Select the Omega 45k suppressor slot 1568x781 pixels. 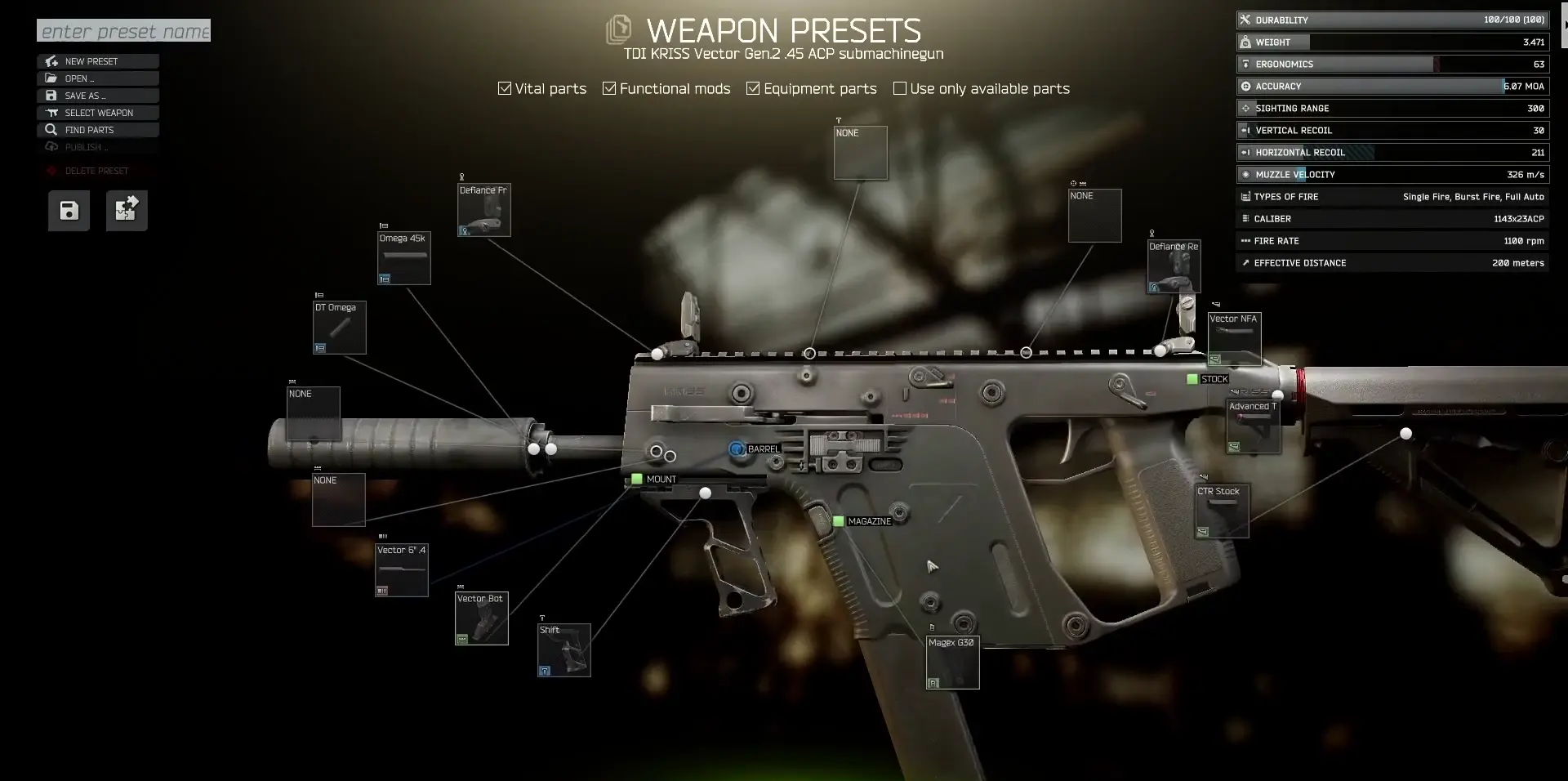(403, 258)
